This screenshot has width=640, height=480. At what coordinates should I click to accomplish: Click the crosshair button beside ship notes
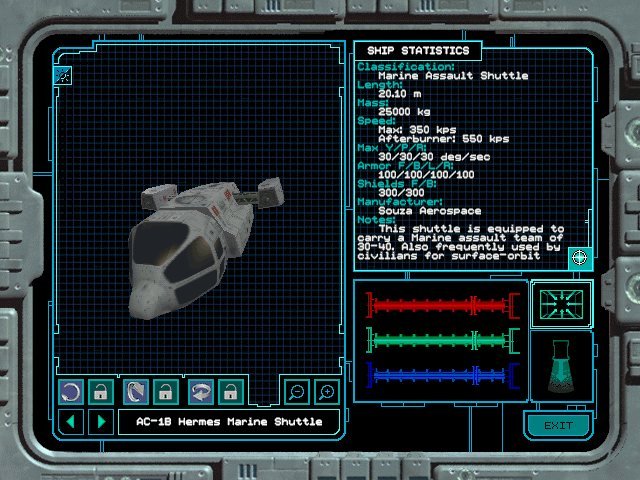579,258
